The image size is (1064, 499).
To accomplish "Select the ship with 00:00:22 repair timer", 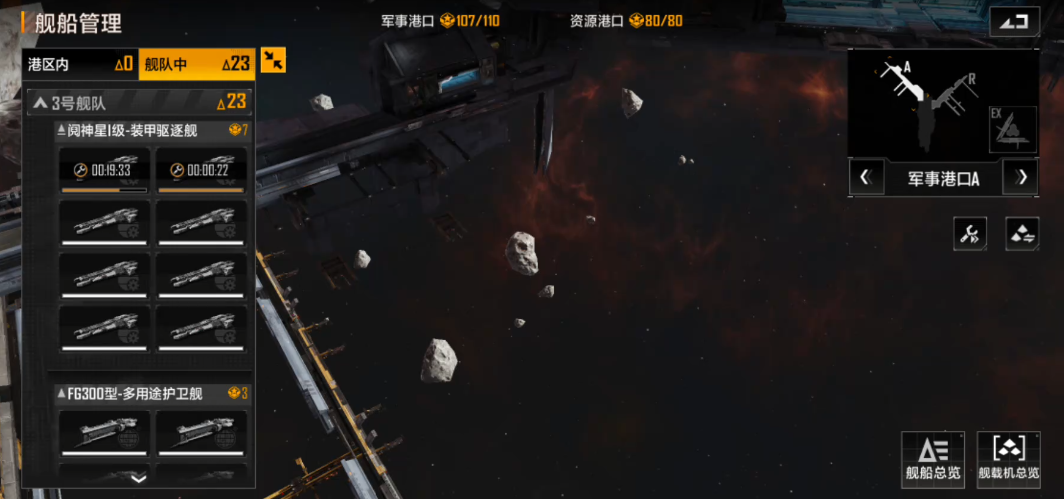I will (201, 170).
